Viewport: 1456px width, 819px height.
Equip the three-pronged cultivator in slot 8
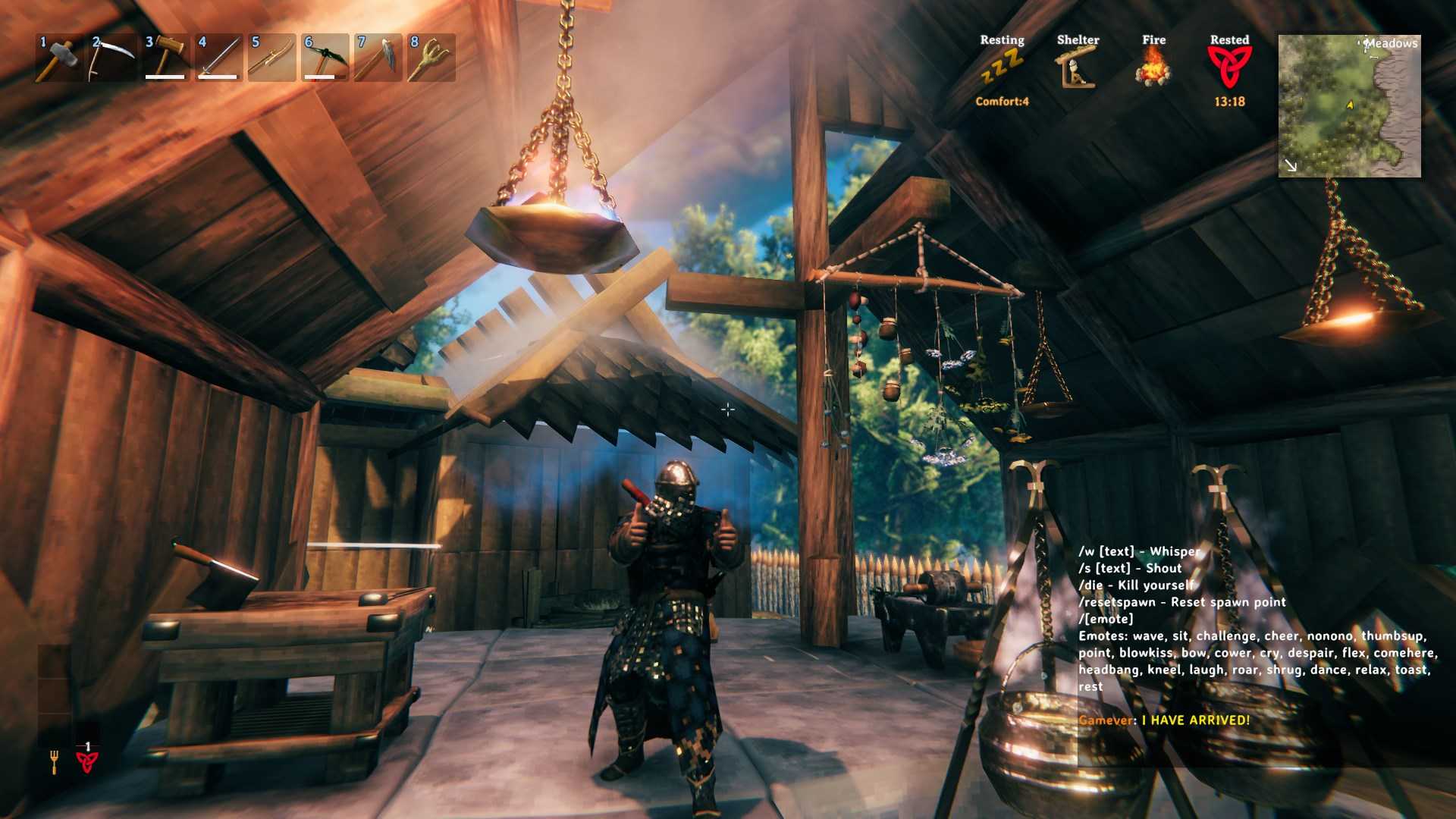point(431,58)
